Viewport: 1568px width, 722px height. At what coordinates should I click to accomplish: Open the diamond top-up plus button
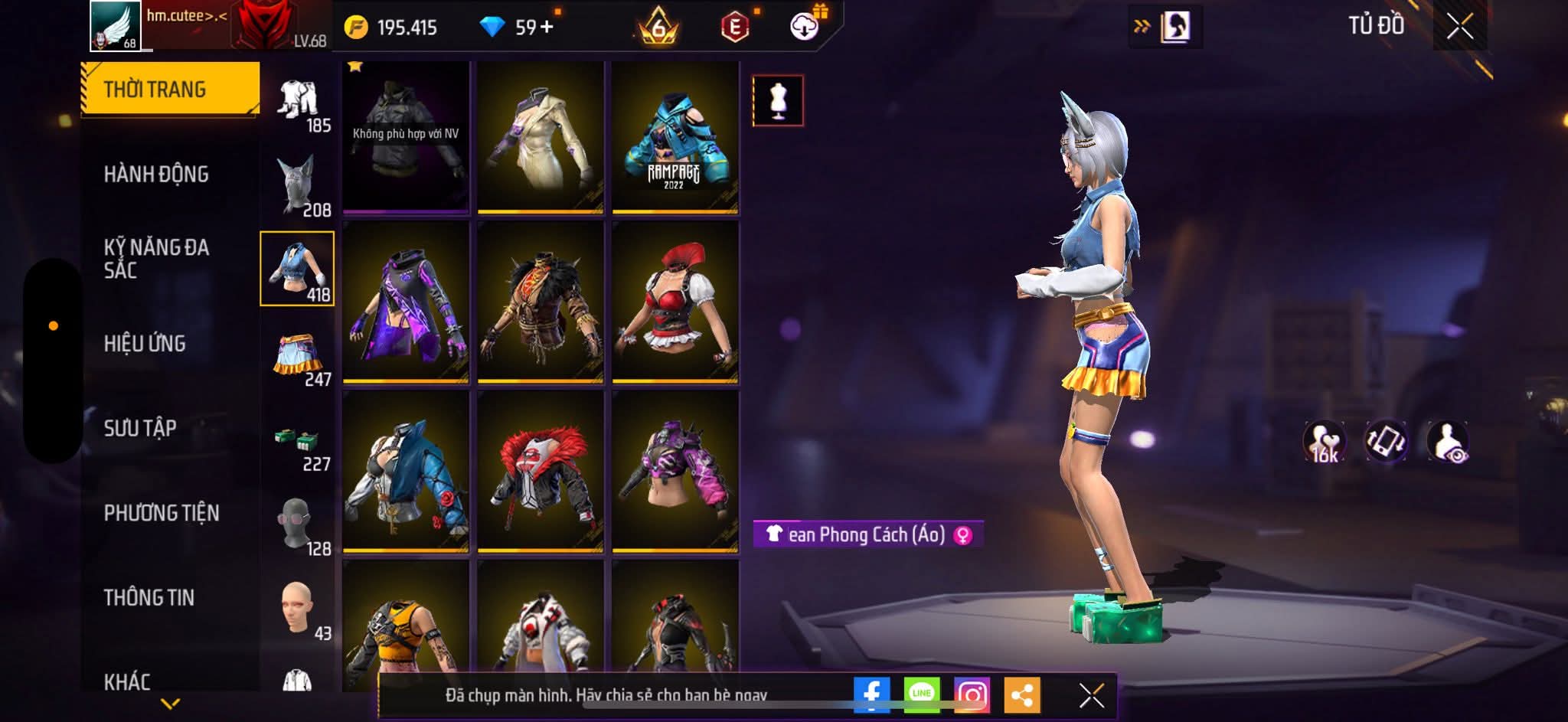pyautogui.click(x=547, y=28)
